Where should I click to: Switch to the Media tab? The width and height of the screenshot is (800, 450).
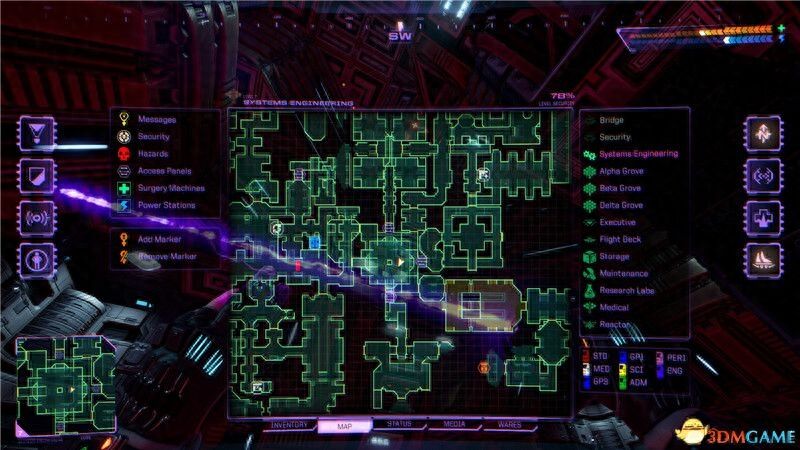454,425
